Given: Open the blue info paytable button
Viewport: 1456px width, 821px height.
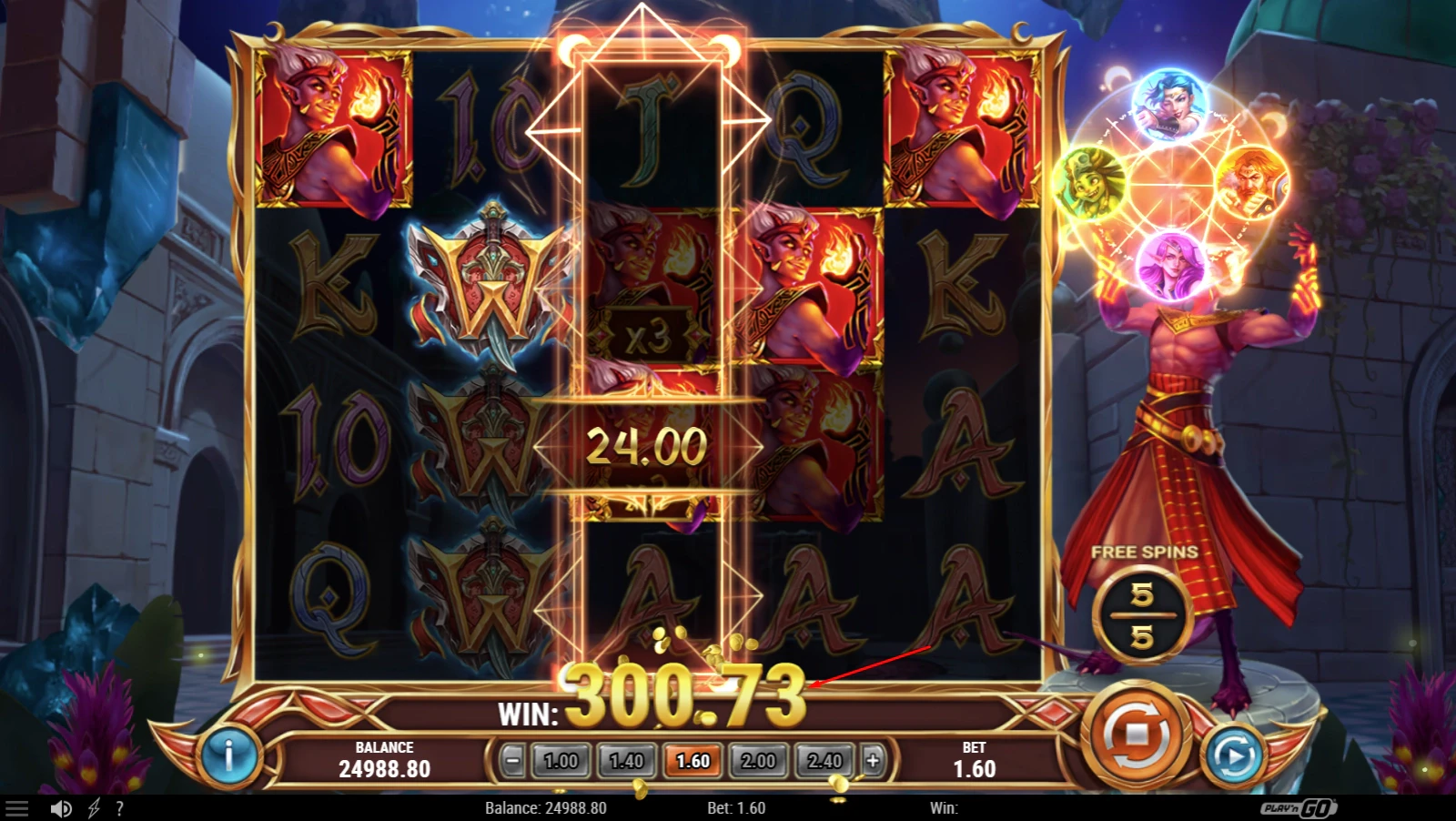Looking at the screenshot, I should (x=228, y=755).
